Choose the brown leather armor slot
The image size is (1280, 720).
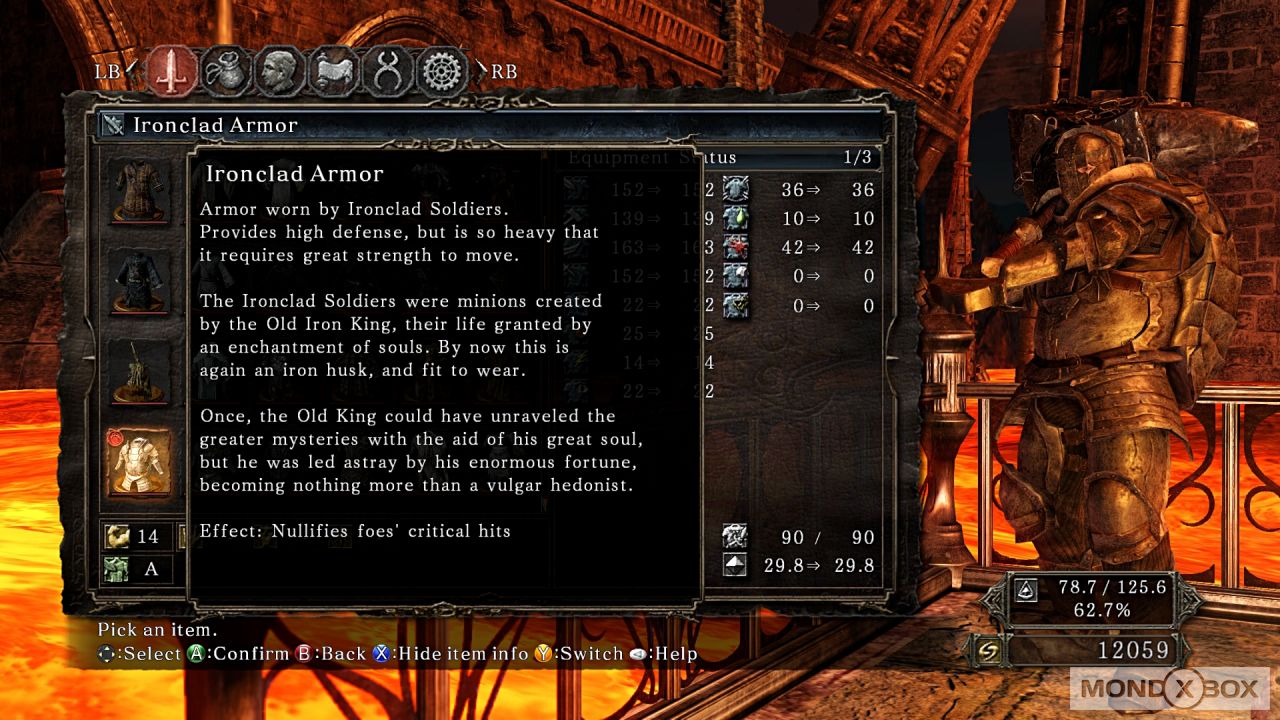pos(140,189)
